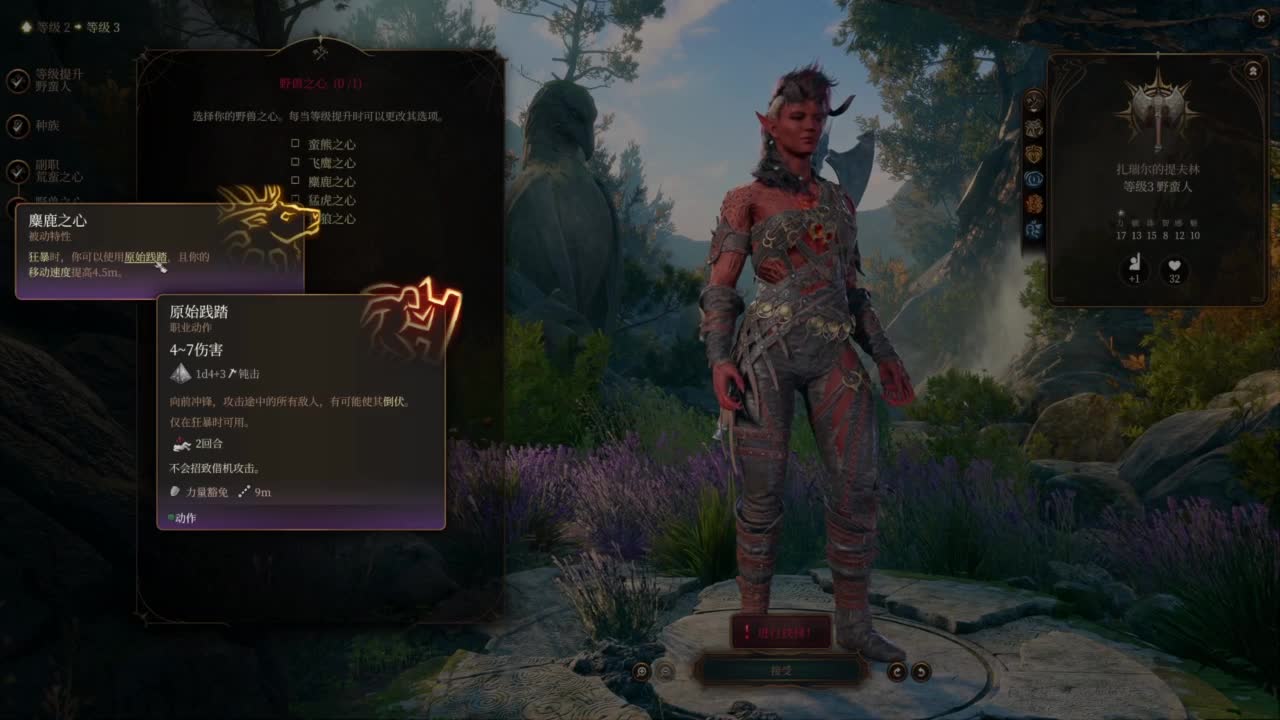1280x720 pixels.
Task: Choose the 飞鹰之心 (Eagle Heart) option
Action: [x=296, y=162]
